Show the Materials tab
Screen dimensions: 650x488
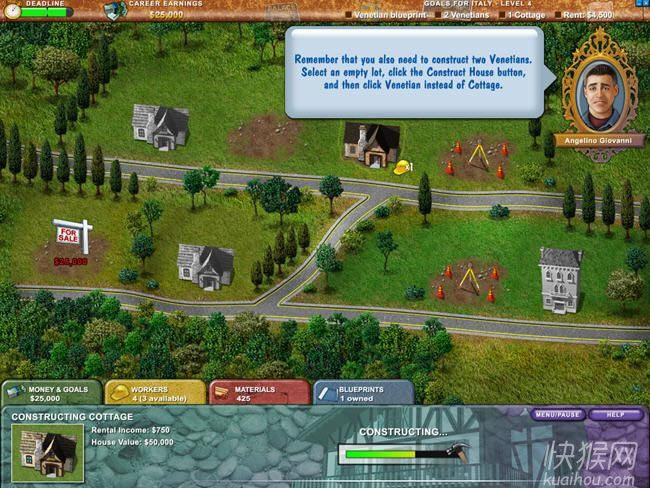click(257, 393)
